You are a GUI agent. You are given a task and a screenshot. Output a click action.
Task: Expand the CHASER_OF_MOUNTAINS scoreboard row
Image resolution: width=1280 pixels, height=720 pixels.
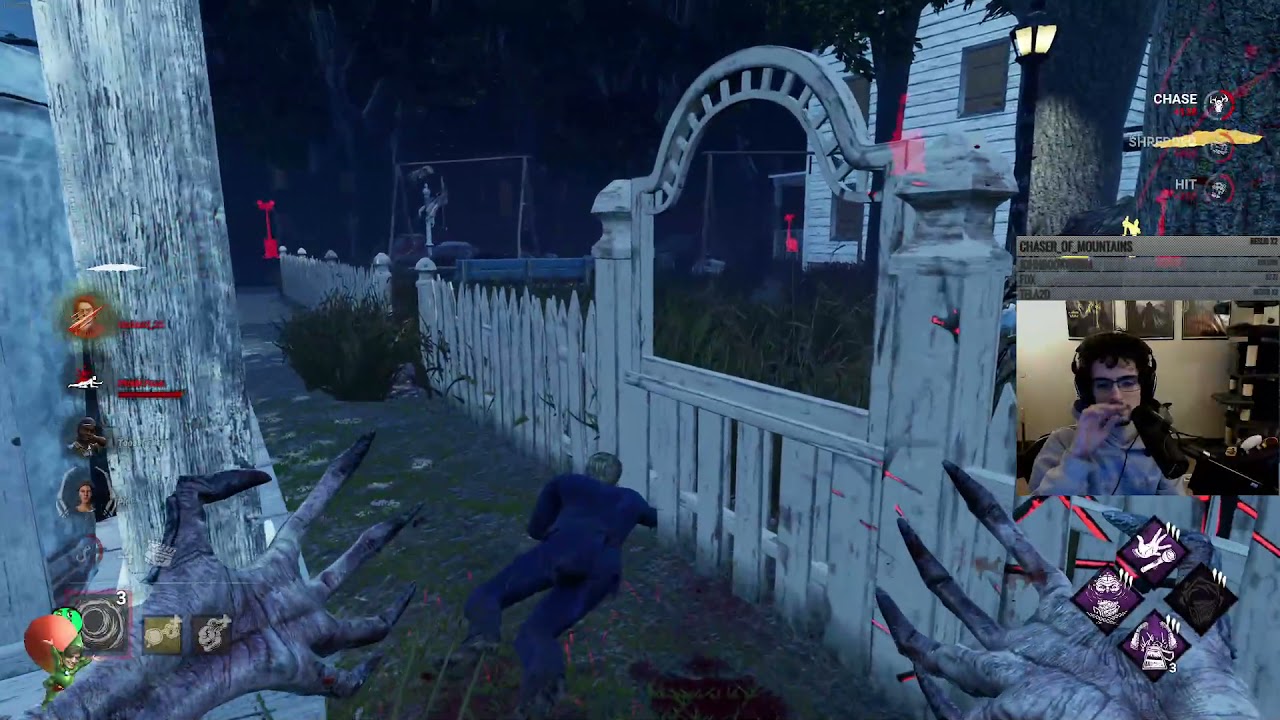1100,244
